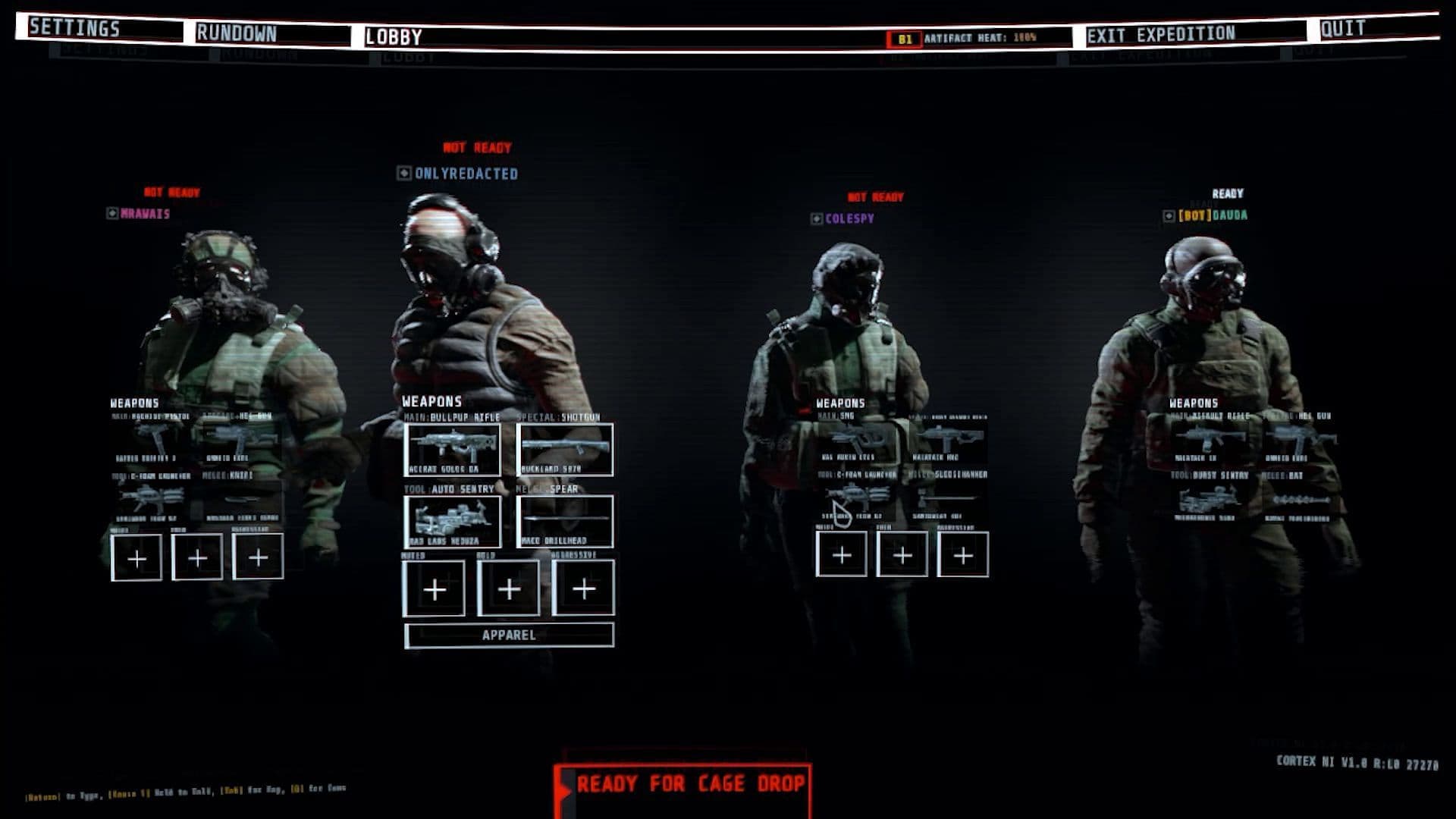Open the APPAREL customization panel

(x=510, y=636)
